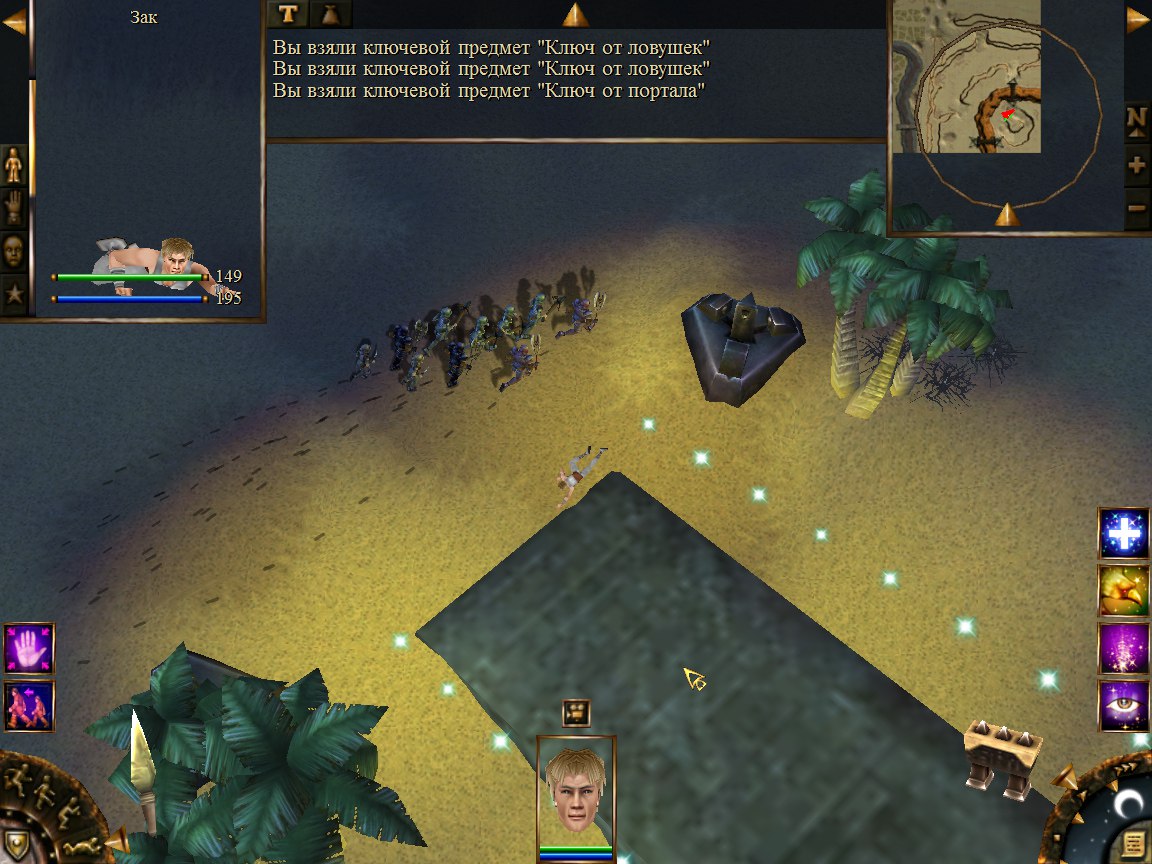This screenshot has height=864, width=1152.
Task: Collapse the character panel with the left arrow
Action: click(14, 22)
